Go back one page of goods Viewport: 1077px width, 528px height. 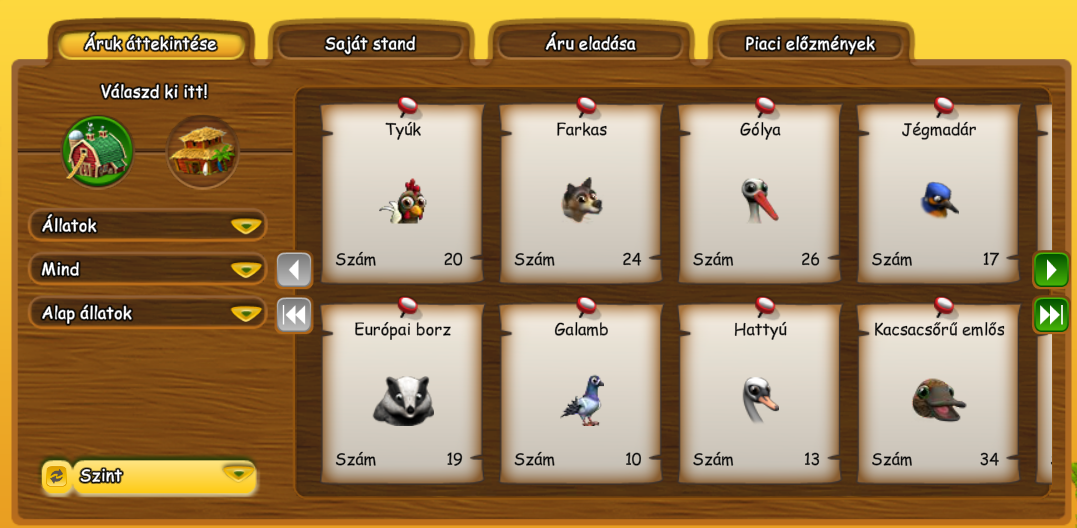(x=294, y=270)
